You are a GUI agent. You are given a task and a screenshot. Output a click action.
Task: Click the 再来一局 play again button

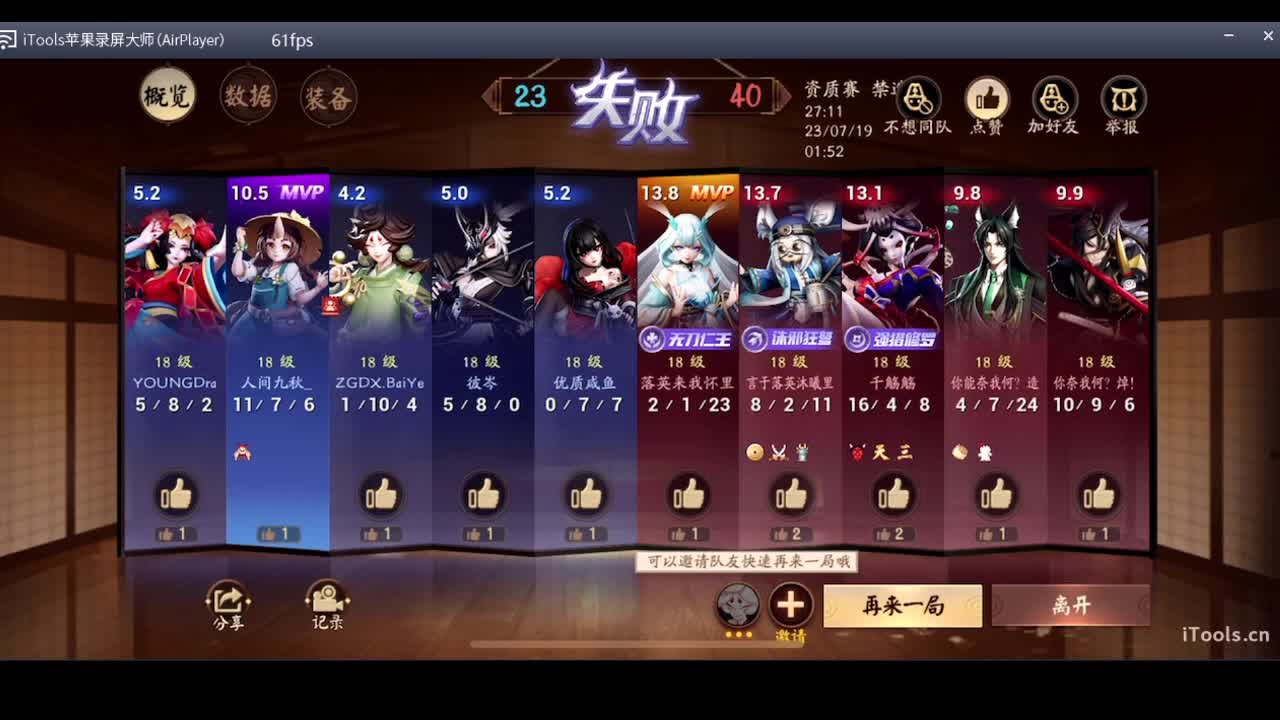pyautogui.click(x=902, y=607)
